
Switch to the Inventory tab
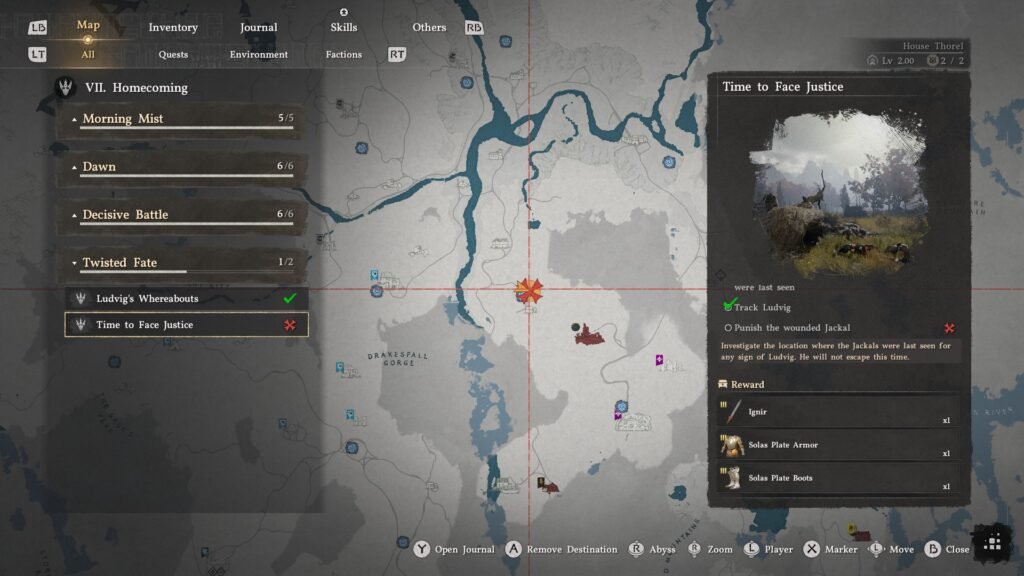[x=173, y=27]
